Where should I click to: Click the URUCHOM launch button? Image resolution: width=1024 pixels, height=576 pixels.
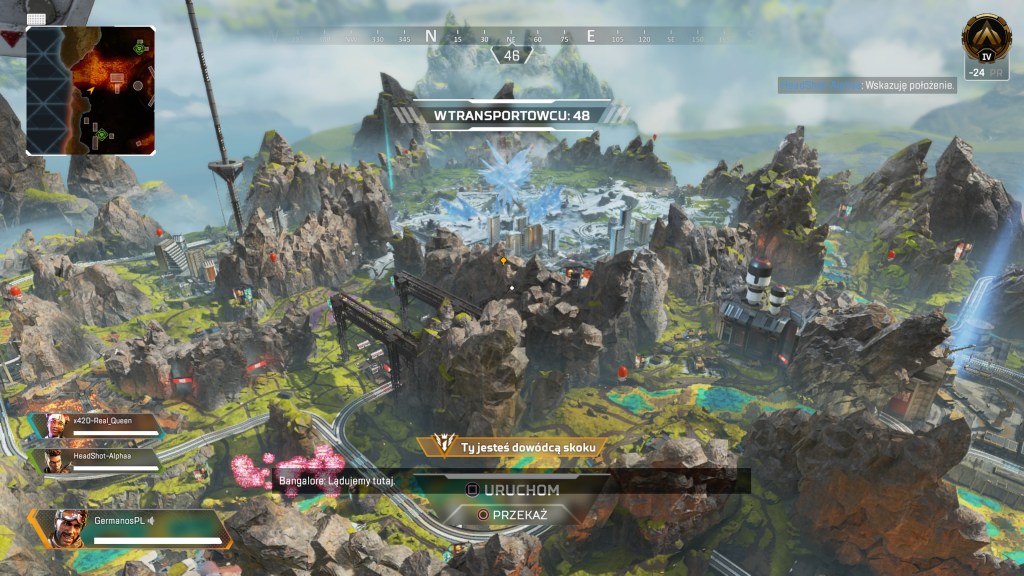coord(511,490)
